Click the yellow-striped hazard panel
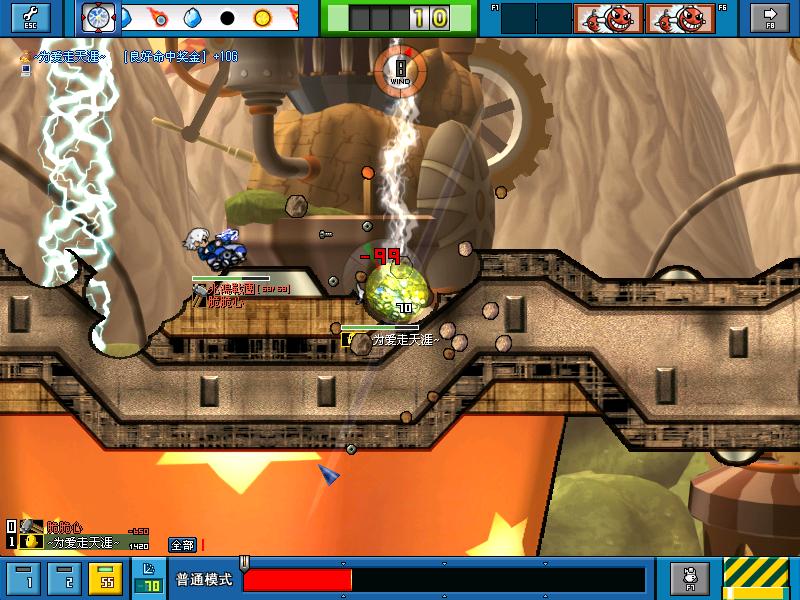800x600 pixels. [759, 578]
